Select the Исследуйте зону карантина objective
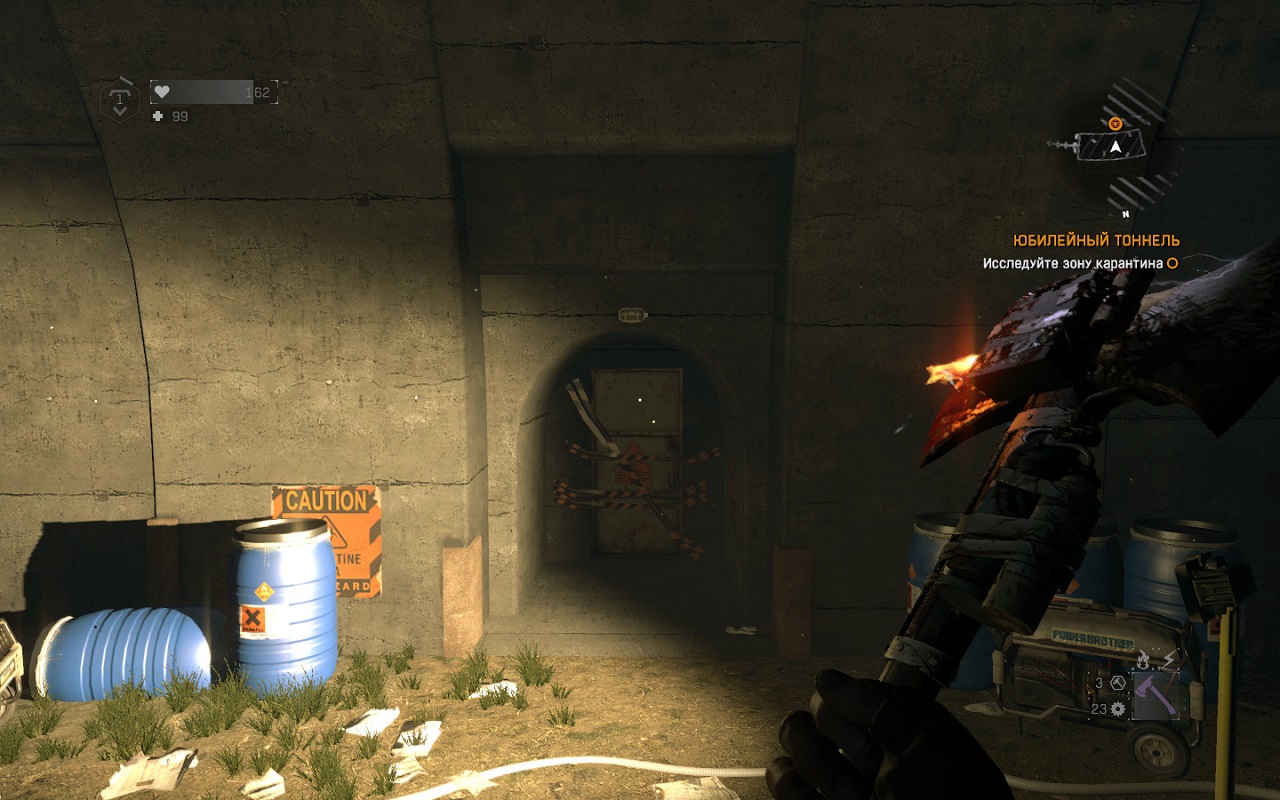 coord(1072,263)
